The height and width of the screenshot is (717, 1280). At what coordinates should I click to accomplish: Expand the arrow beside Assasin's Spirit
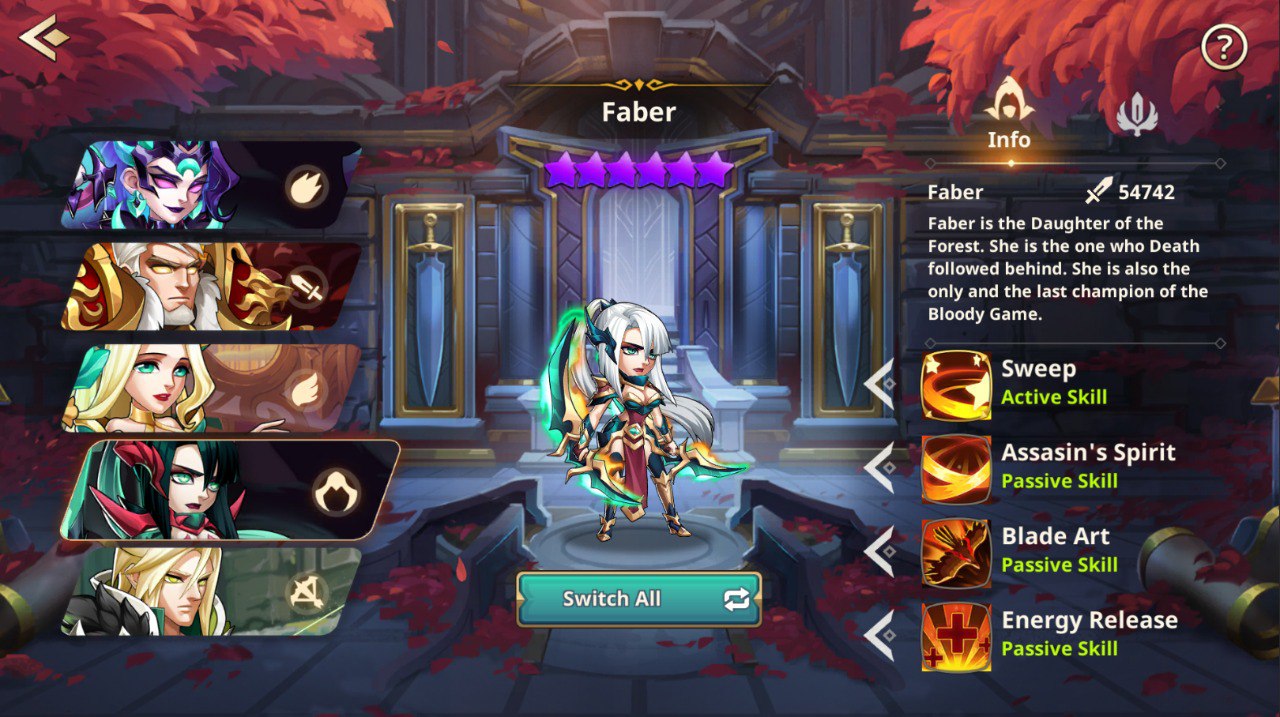tap(880, 468)
